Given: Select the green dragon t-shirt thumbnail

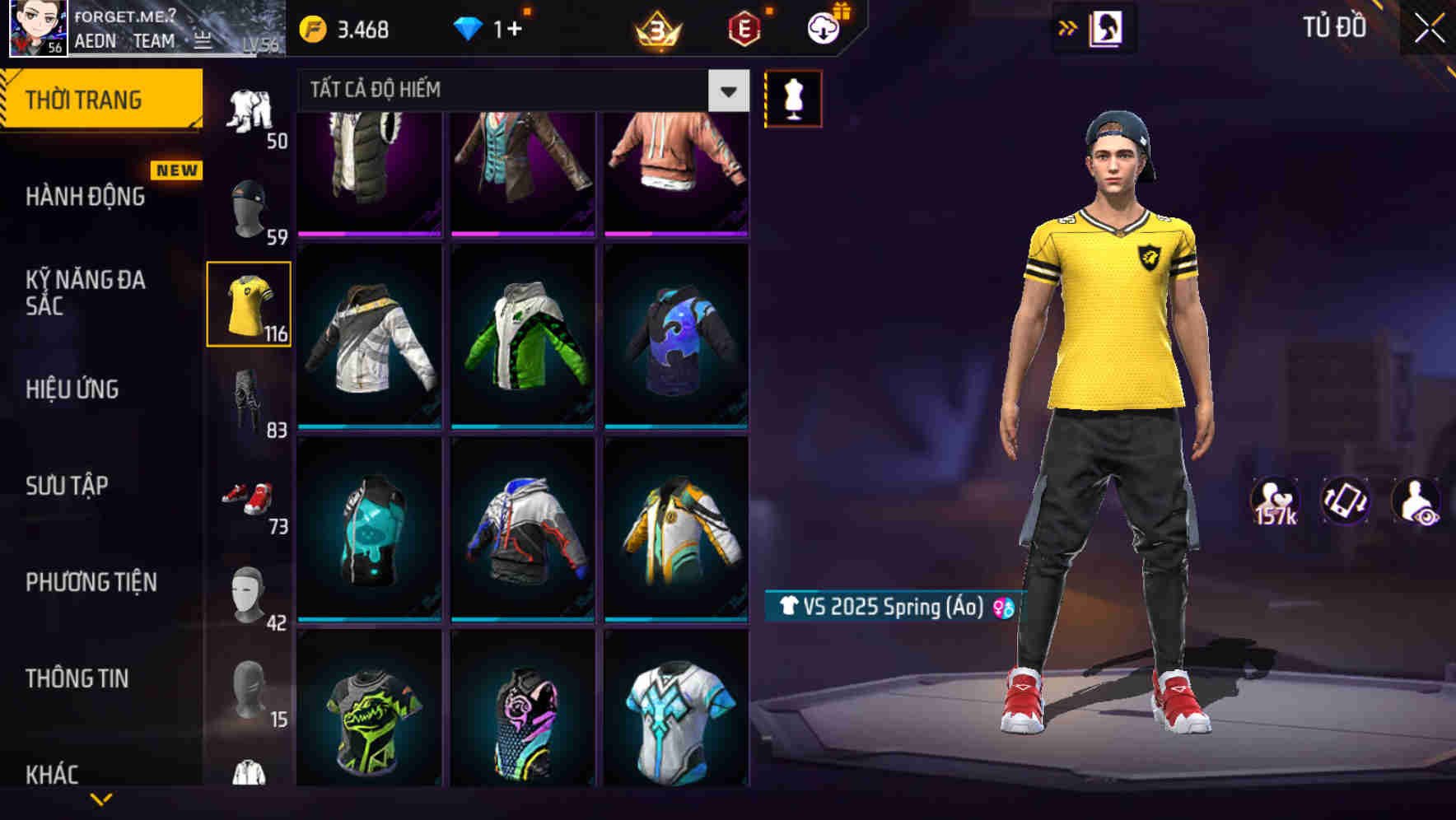Looking at the screenshot, I should coord(368,718).
